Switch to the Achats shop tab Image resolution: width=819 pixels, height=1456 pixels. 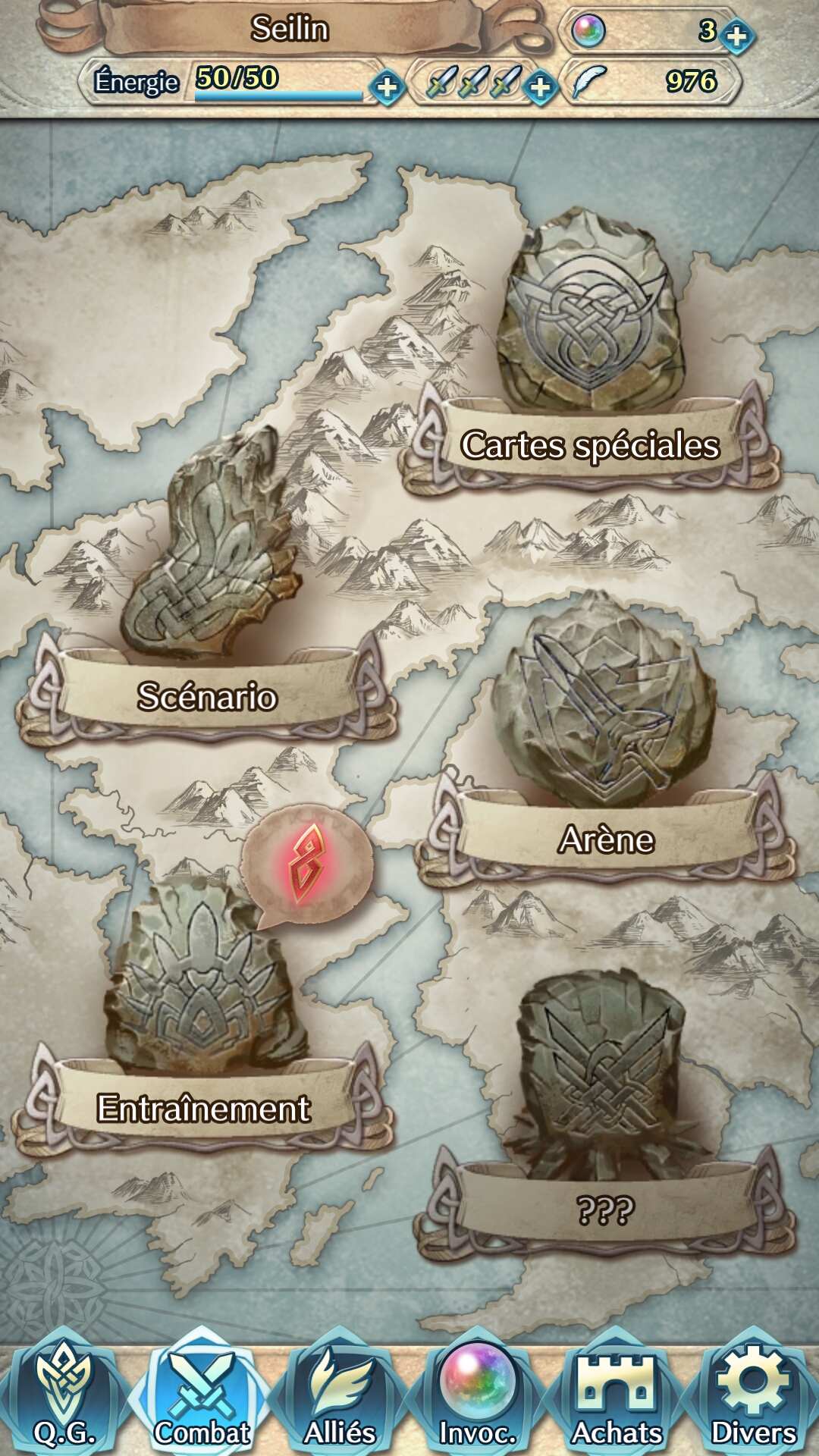(616, 1395)
